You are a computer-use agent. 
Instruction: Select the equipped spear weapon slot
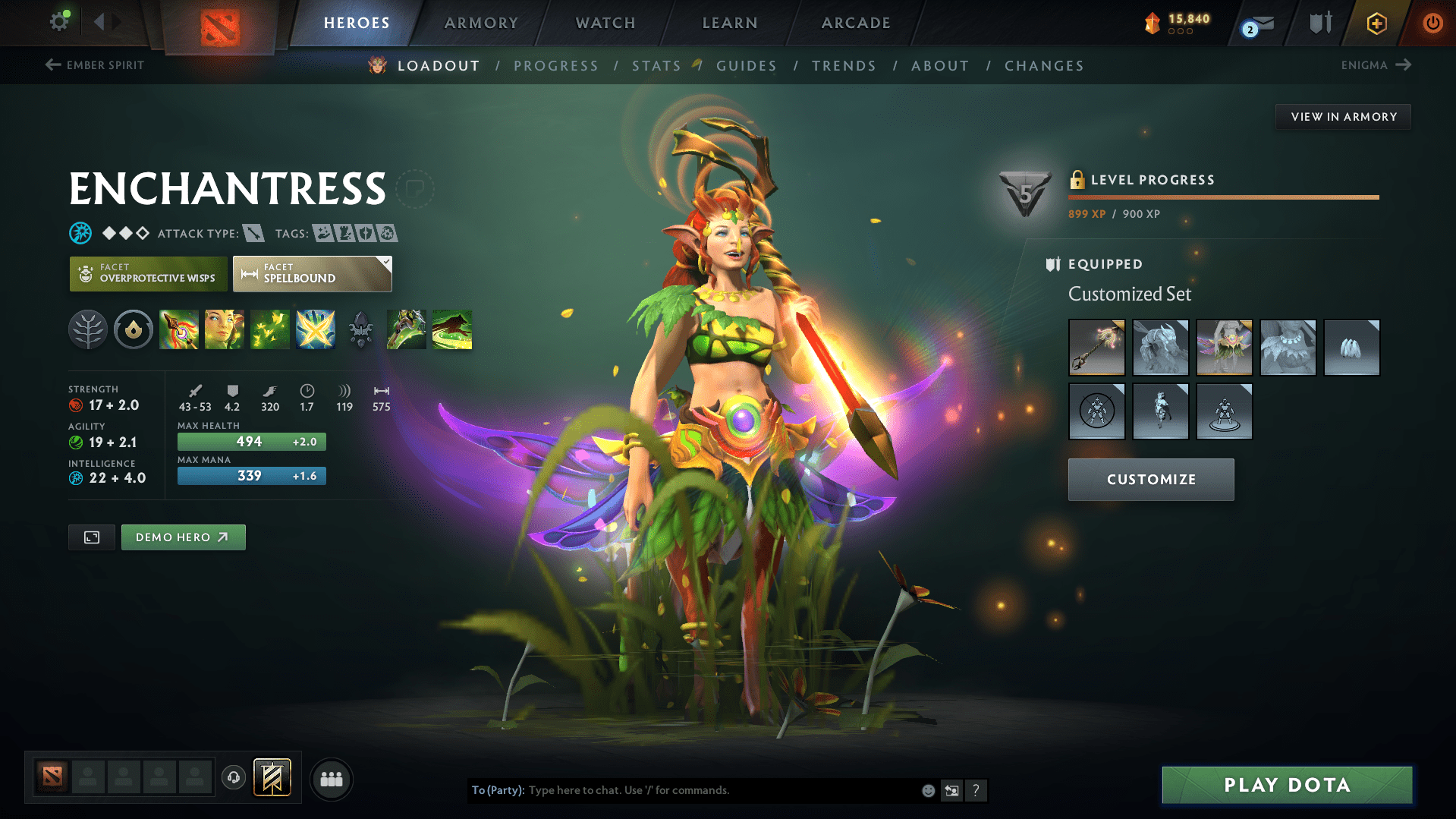coord(1096,348)
